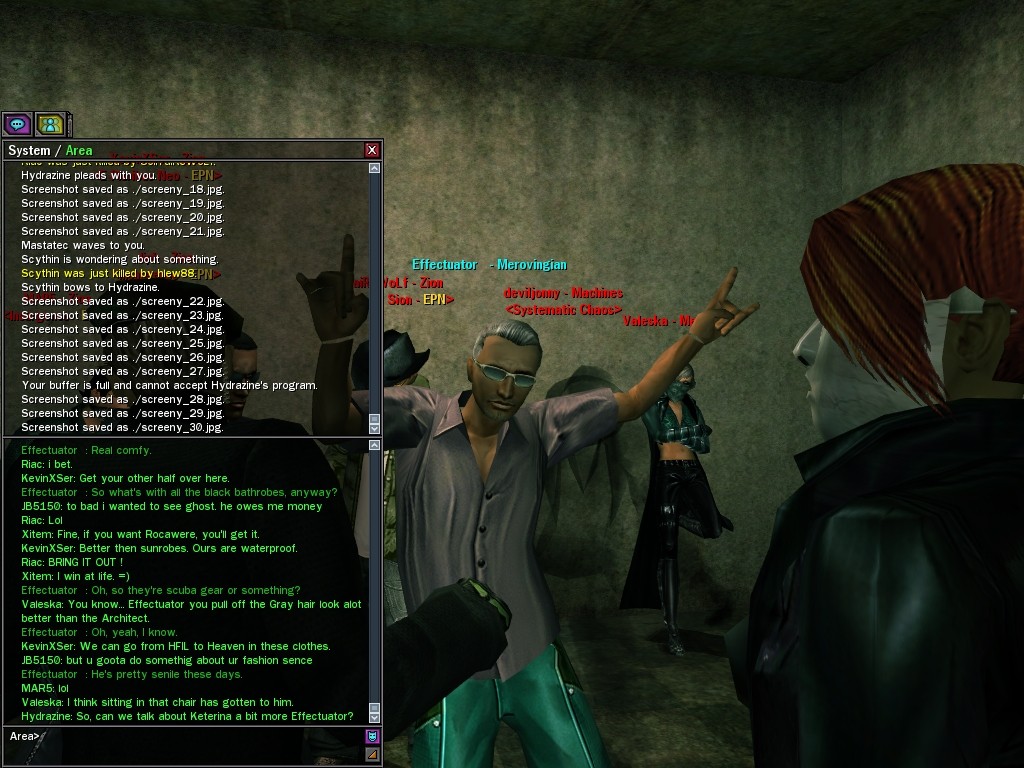
Task: Click the Area chat scroll-up arrow
Action: coord(375,446)
